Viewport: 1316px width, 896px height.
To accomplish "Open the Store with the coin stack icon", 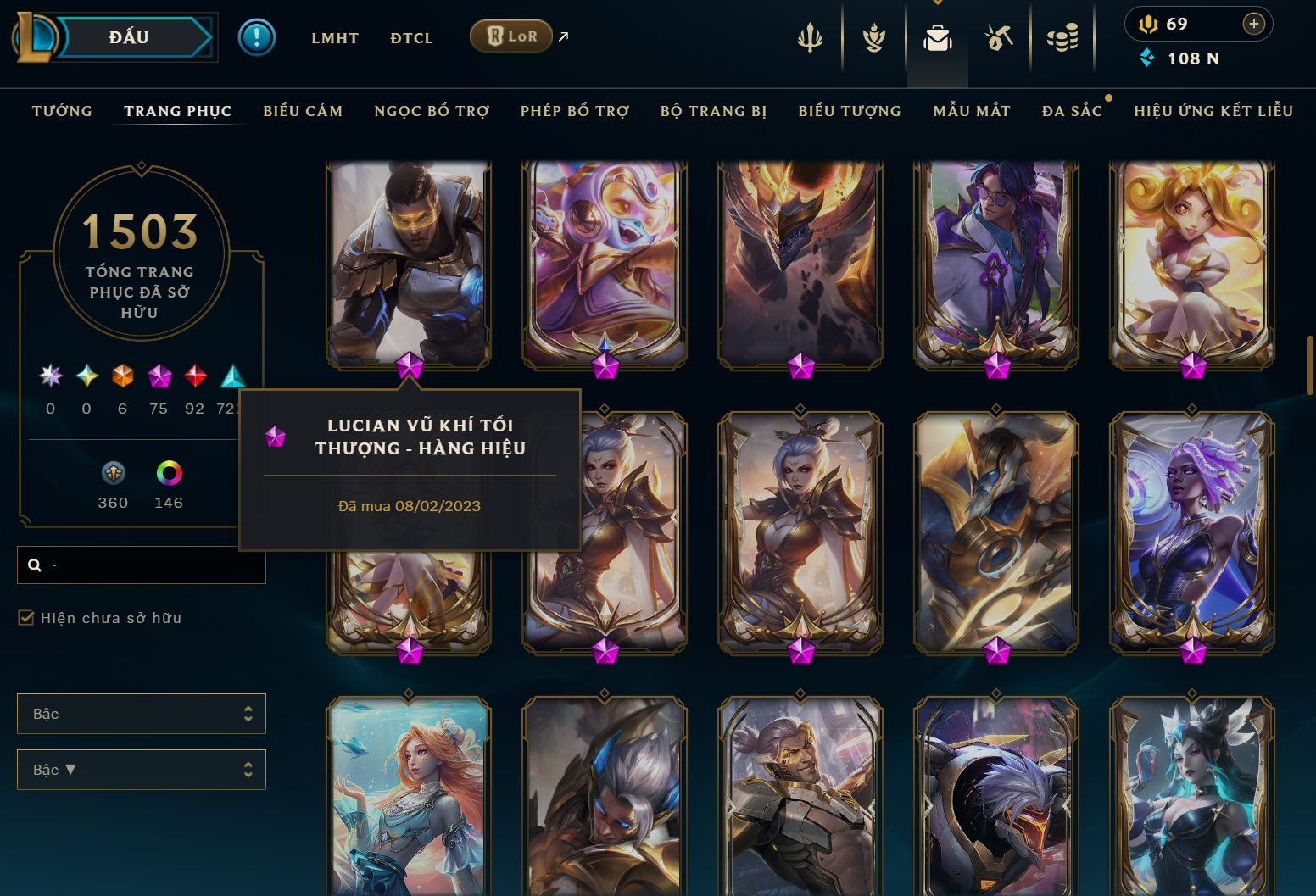I will click(x=1063, y=38).
